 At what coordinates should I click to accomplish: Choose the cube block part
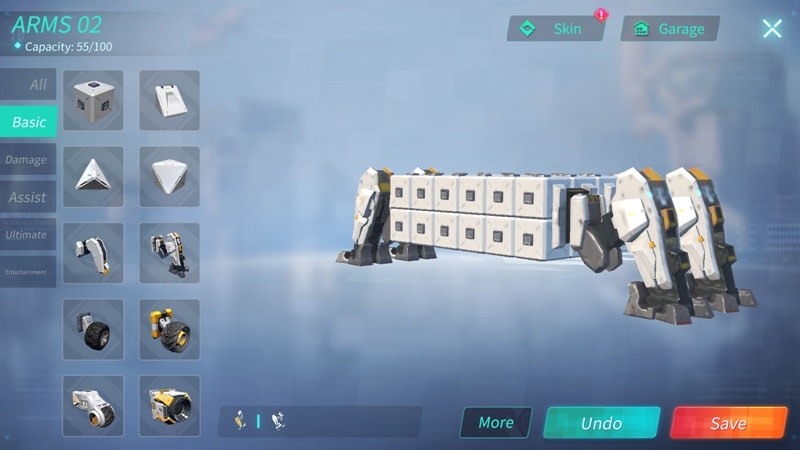pos(93,100)
